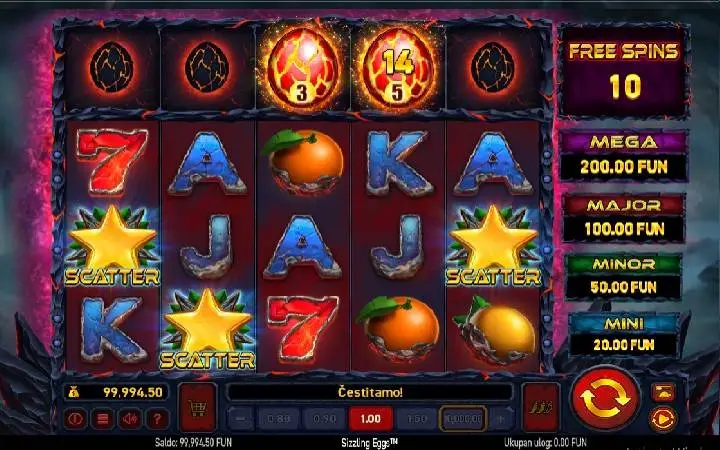This screenshot has width=720, height=450.
Task: Pick the highlighted bet value box
Action: pyautogui.click(x=463, y=418)
